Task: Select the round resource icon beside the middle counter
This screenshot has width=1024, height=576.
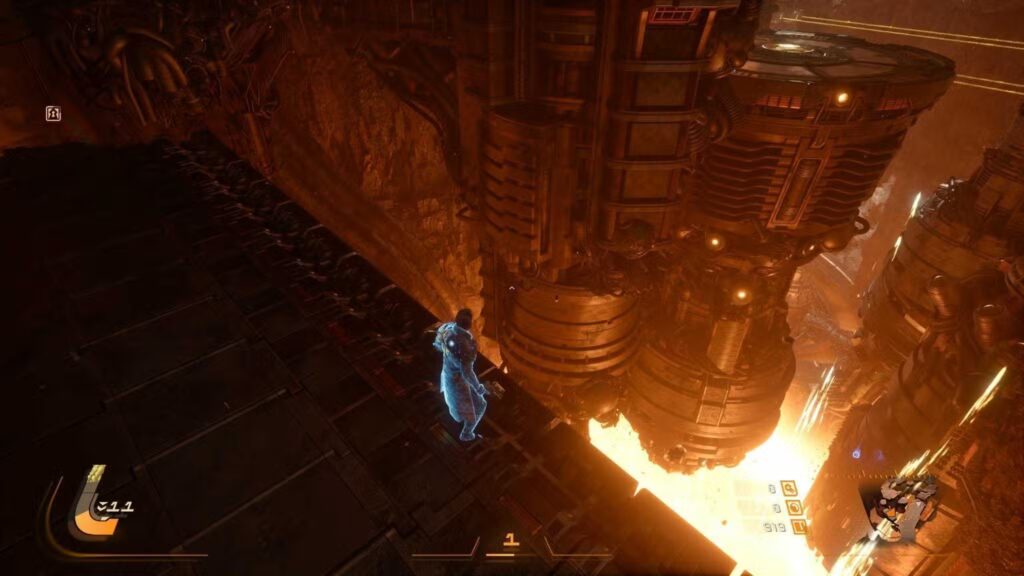Action: point(795,507)
